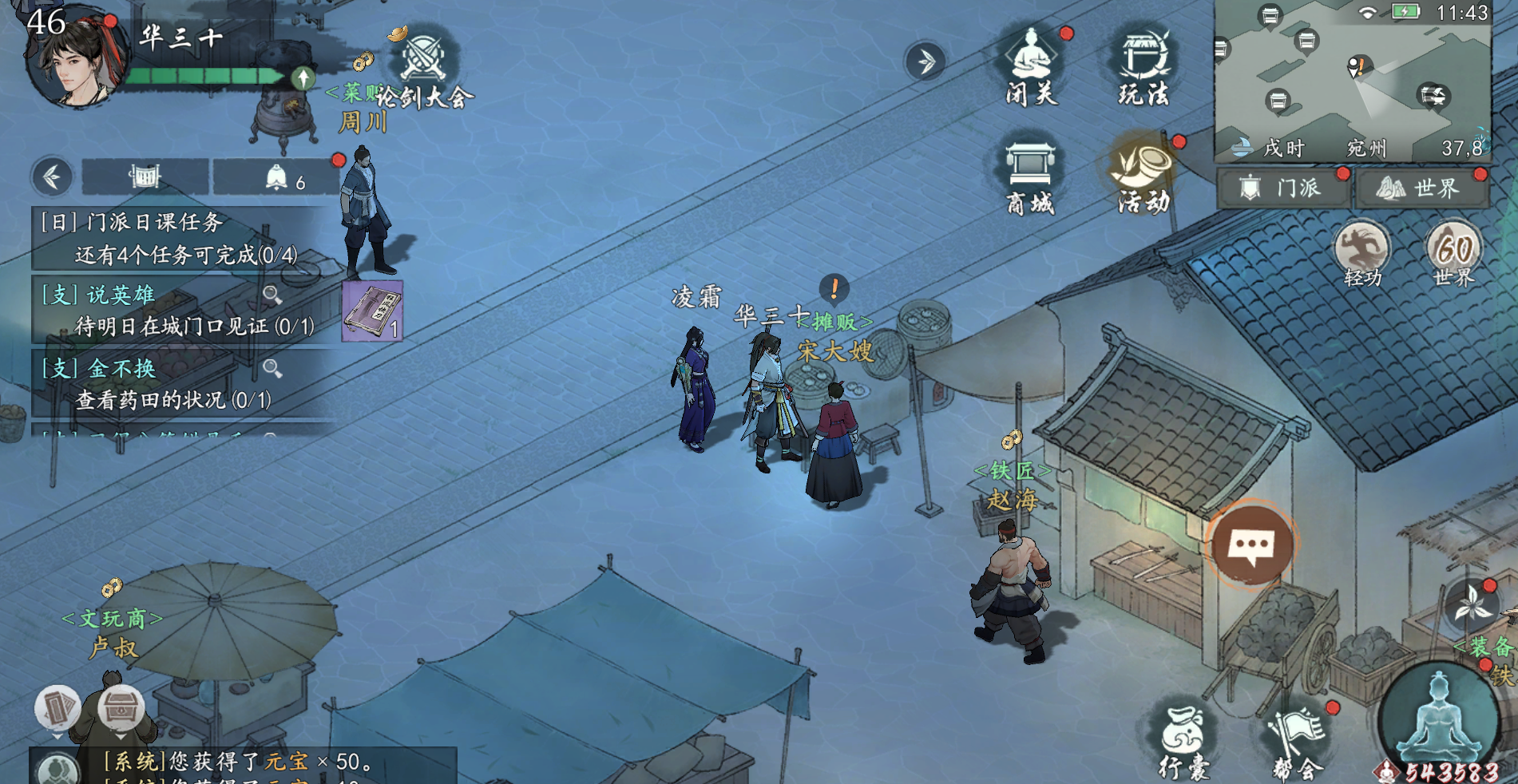Open the 商城 shop
Image resolution: width=1518 pixels, height=784 pixels.
1030,176
